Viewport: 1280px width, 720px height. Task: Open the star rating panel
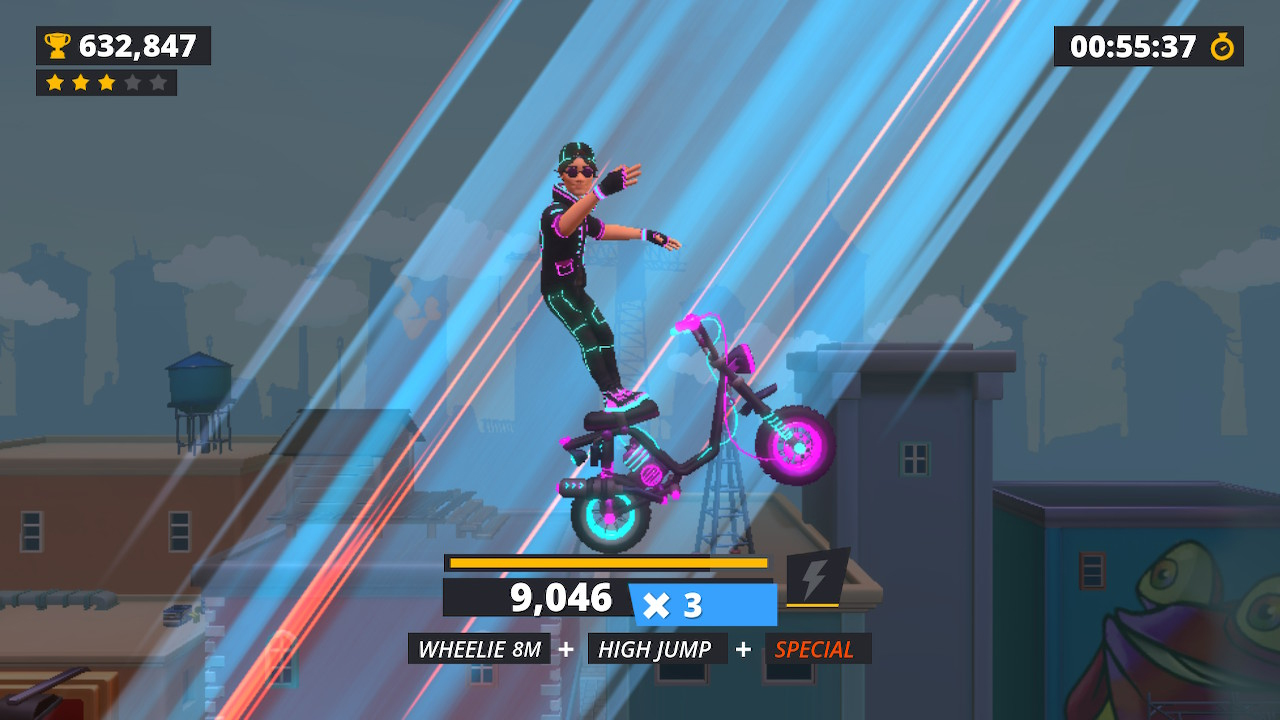pos(104,83)
